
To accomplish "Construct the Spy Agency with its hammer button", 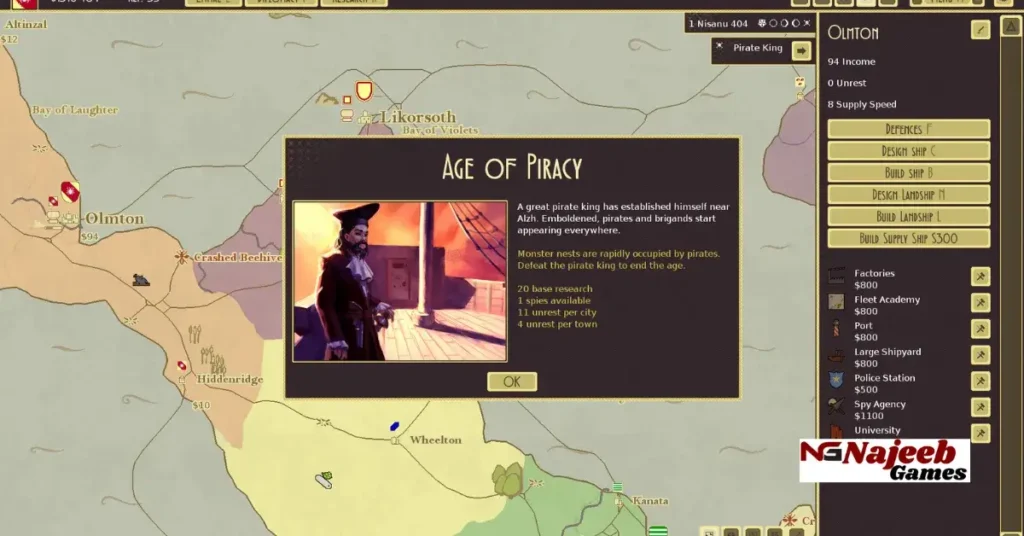I will point(980,407).
